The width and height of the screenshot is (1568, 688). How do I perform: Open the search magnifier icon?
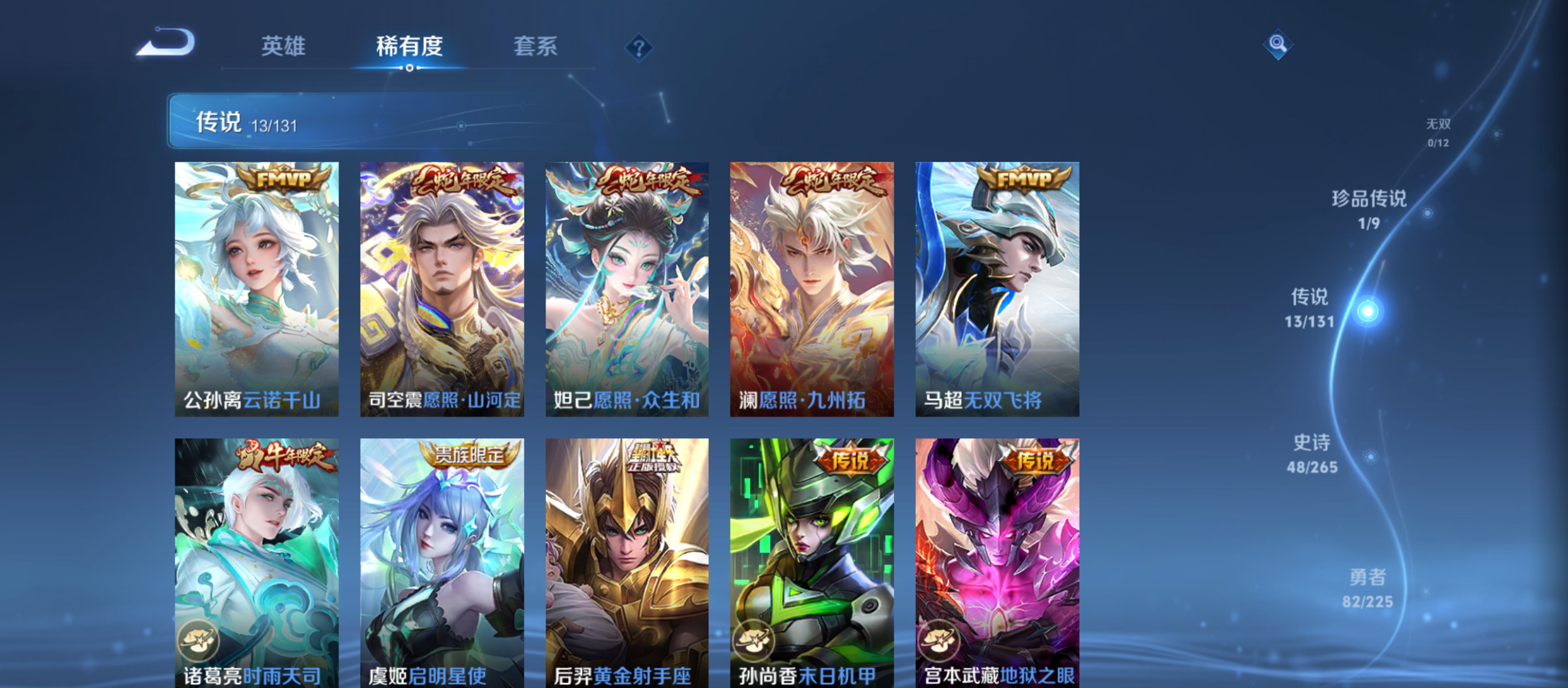coord(1277,45)
